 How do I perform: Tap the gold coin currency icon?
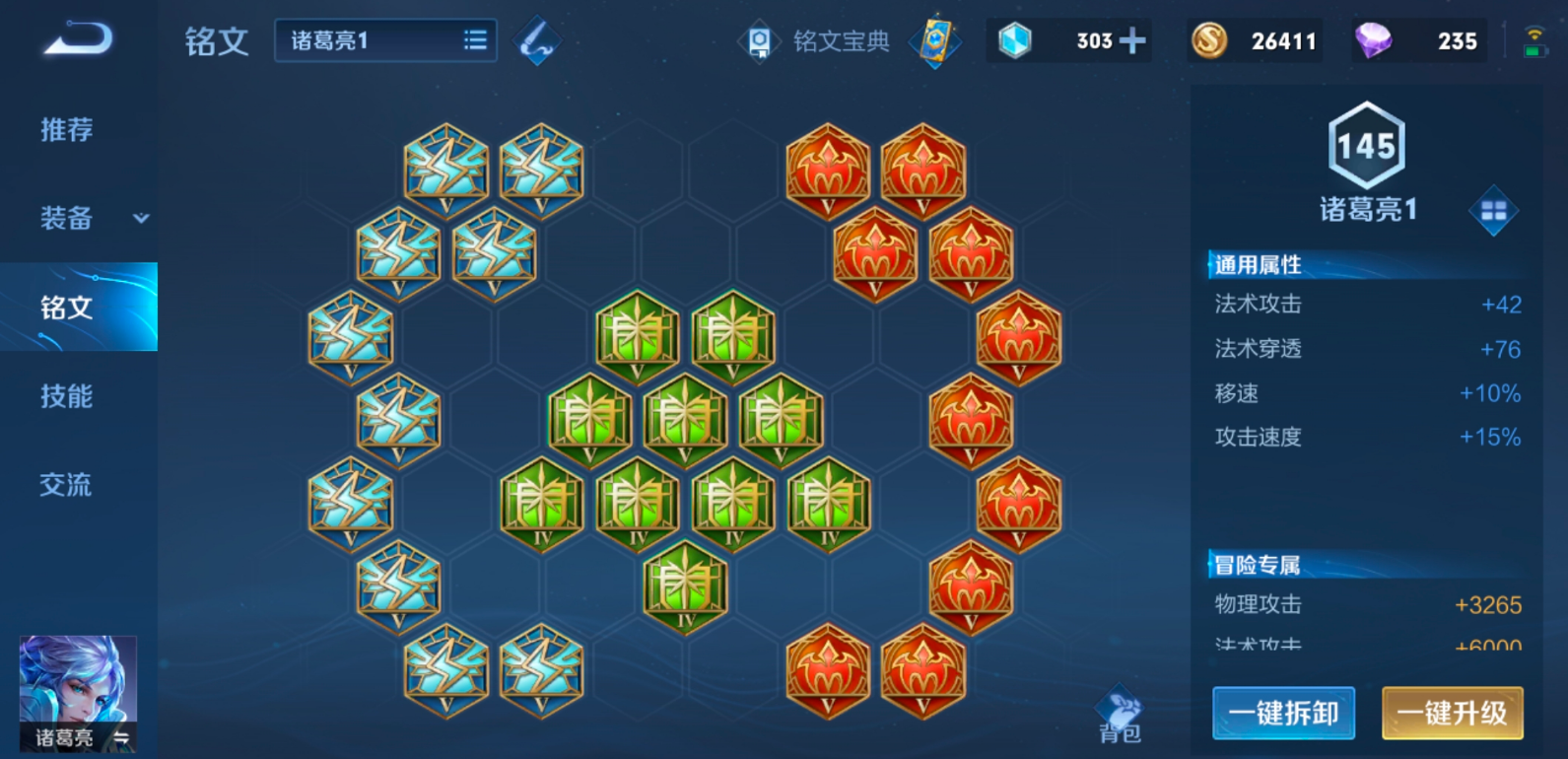[x=1209, y=40]
